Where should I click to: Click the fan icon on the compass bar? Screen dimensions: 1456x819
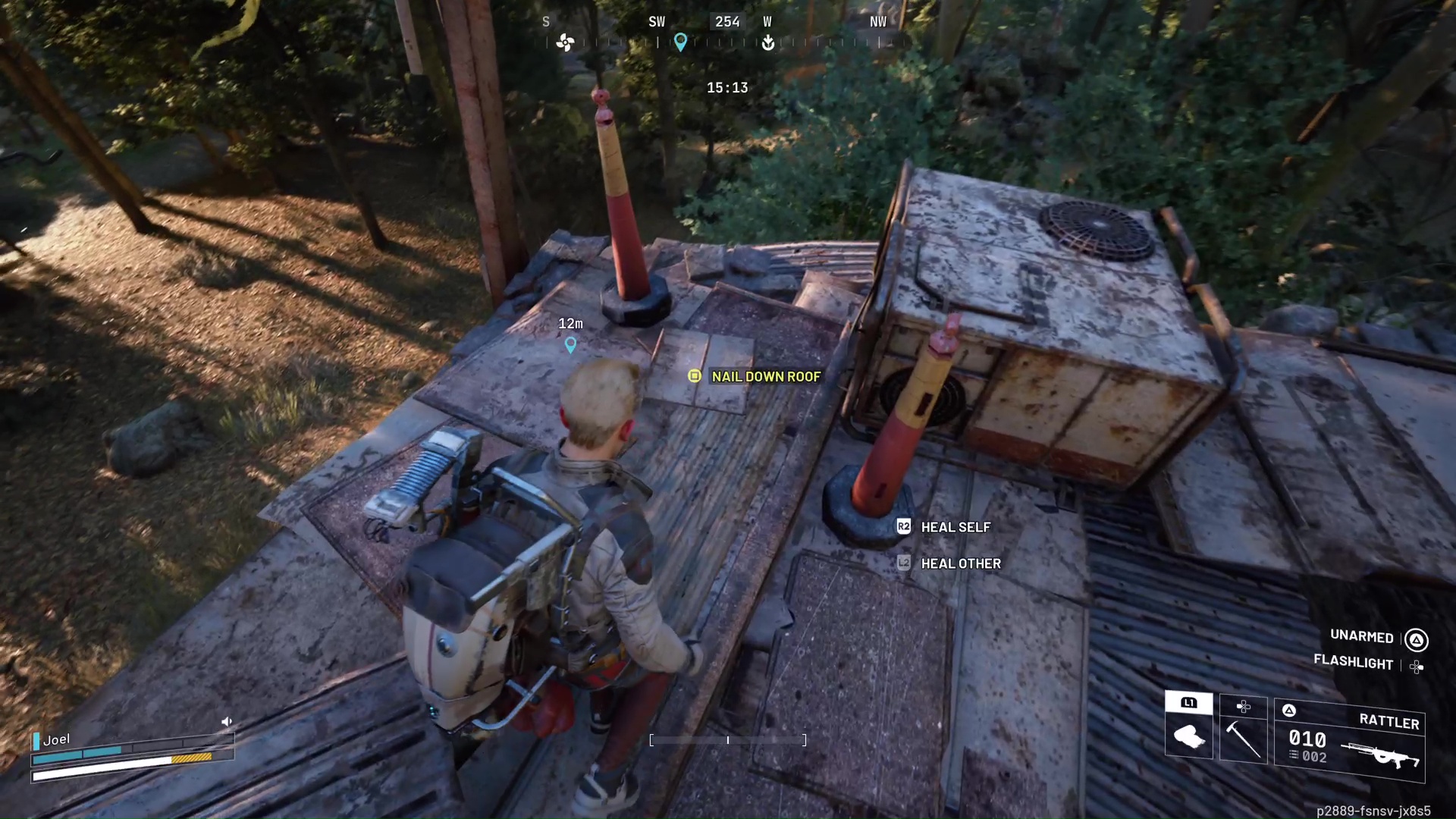click(x=565, y=43)
